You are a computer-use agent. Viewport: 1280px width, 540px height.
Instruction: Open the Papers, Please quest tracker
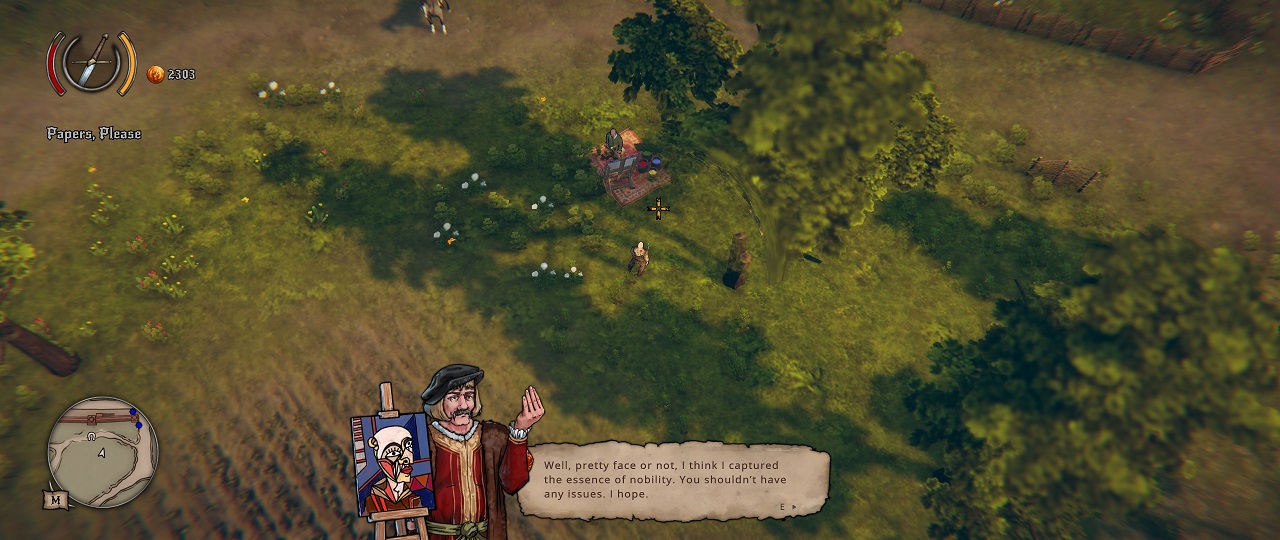tap(94, 134)
